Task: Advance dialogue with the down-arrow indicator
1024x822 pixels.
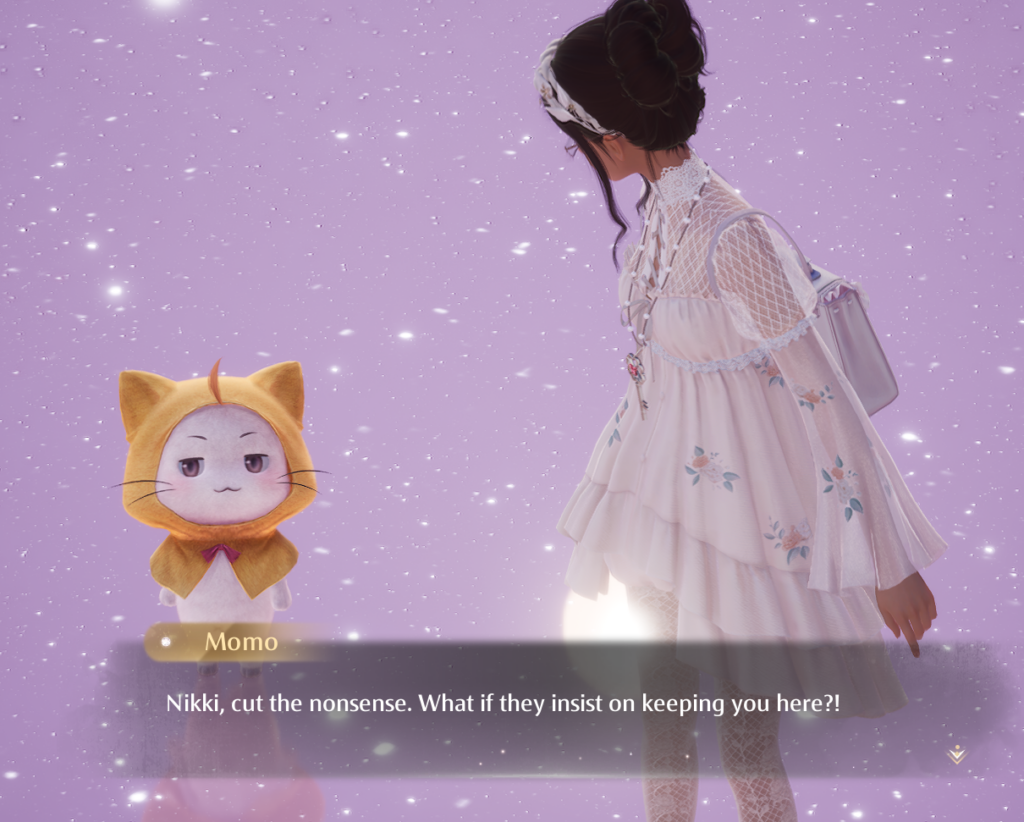Action: pos(956,754)
